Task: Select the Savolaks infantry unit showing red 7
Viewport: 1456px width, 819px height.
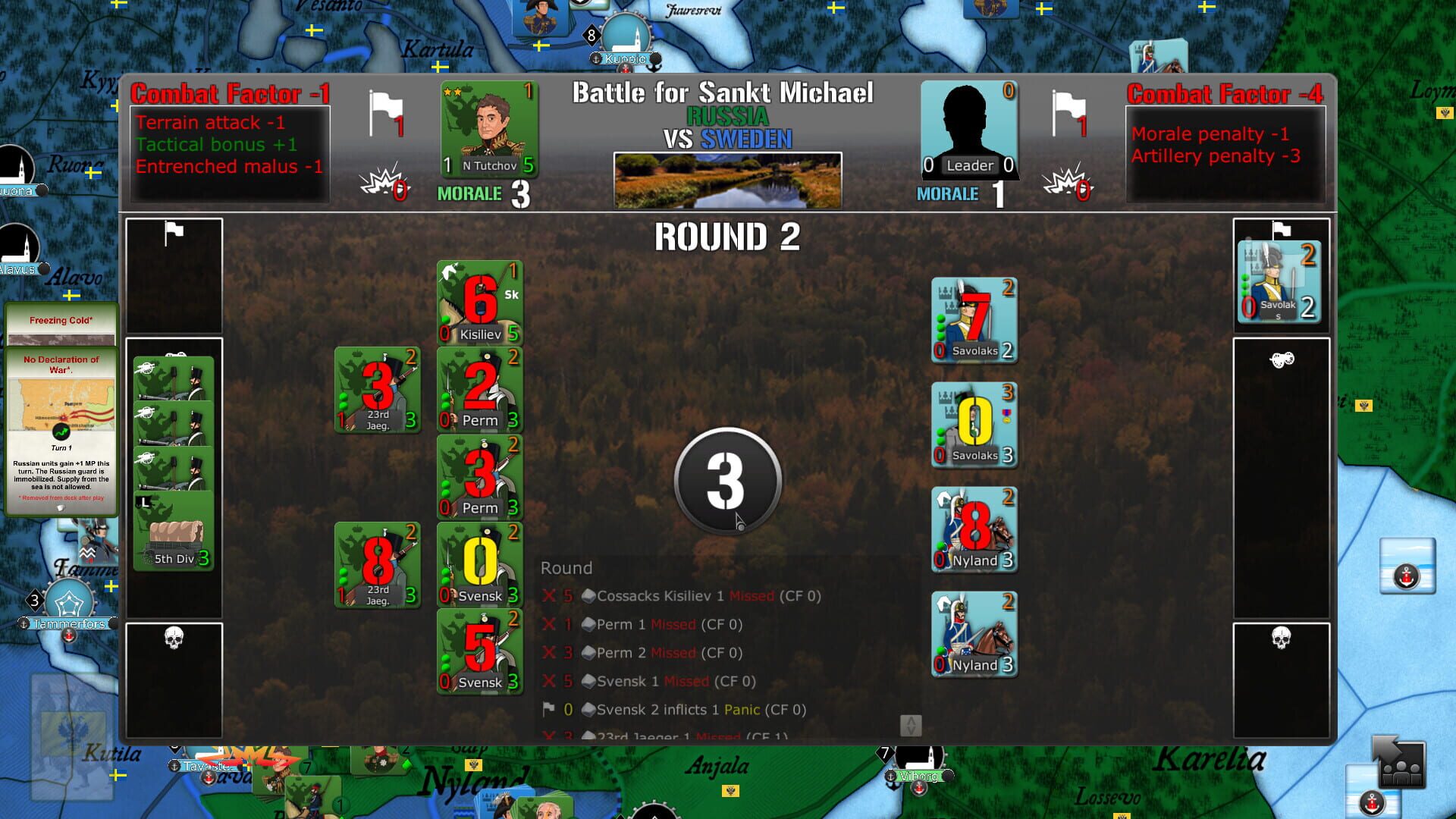Action: click(974, 319)
